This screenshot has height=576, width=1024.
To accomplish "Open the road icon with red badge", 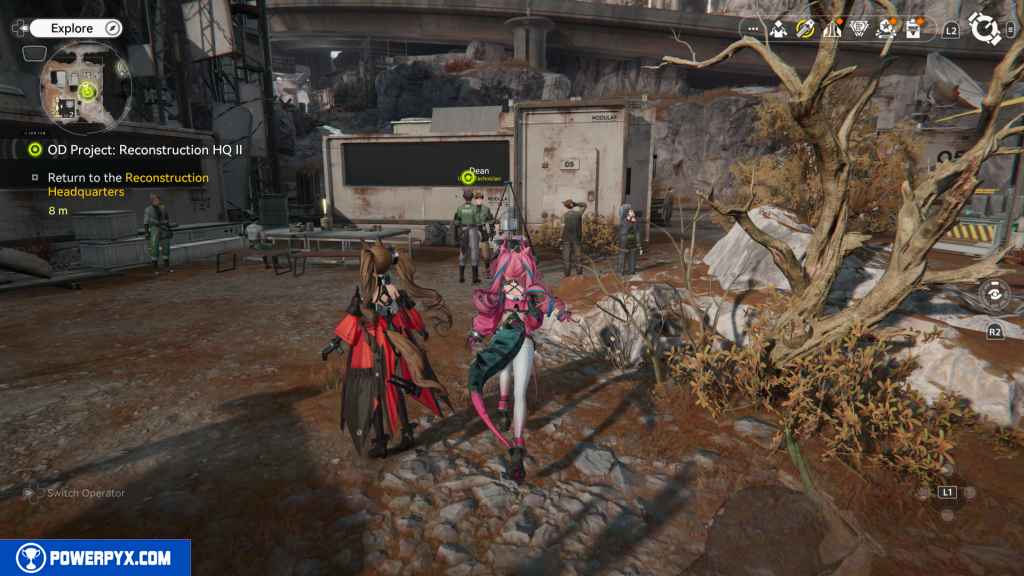I will (832, 29).
